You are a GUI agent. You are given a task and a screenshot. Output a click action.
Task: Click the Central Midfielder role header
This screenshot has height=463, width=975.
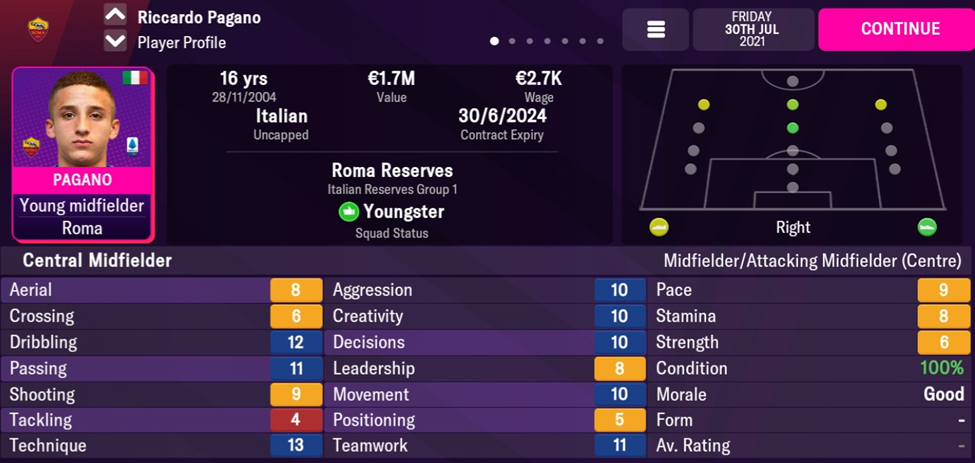coord(91,261)
